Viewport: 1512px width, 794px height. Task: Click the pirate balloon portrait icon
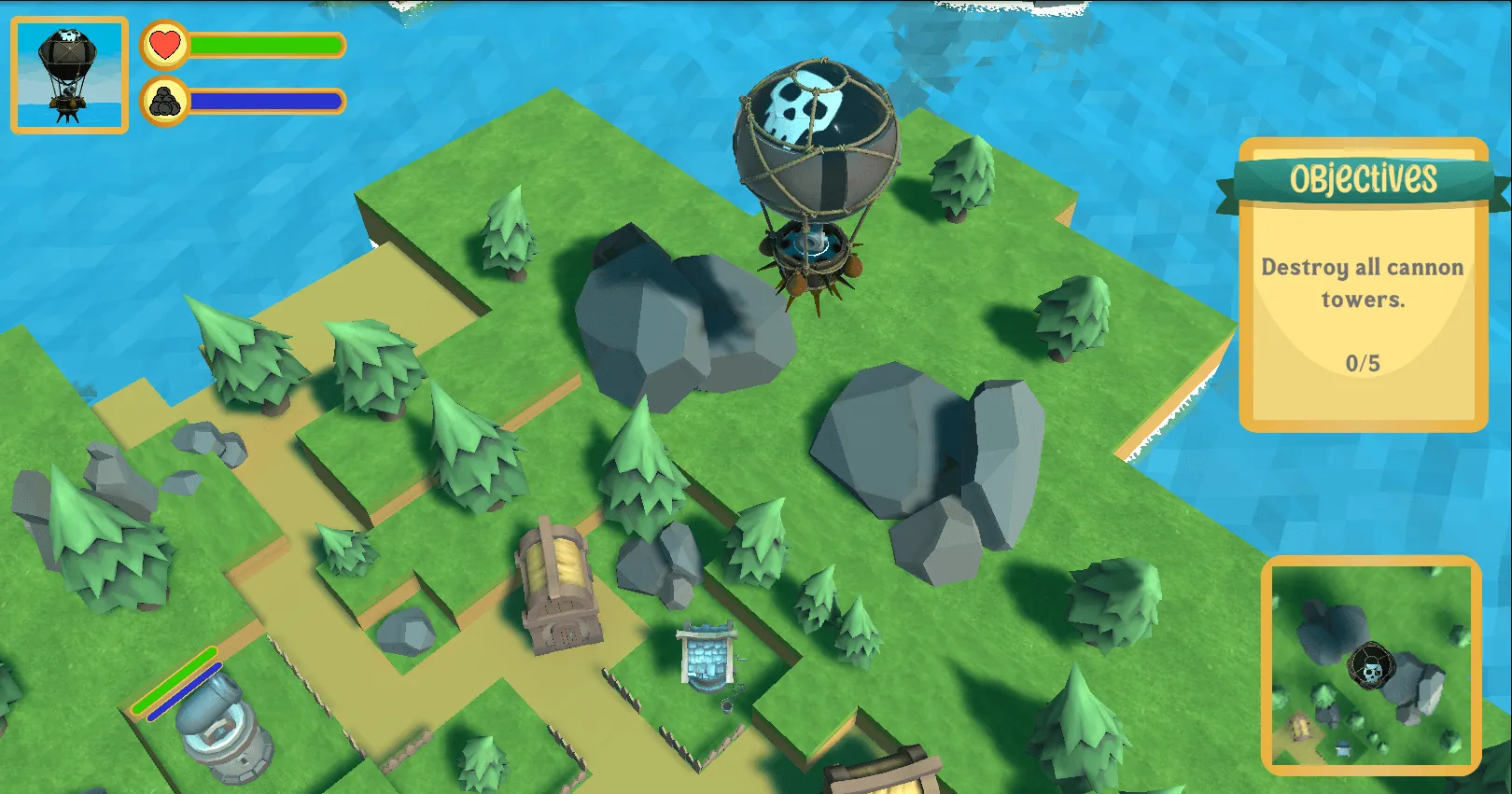pyautogui.click(x=69, y=70)
